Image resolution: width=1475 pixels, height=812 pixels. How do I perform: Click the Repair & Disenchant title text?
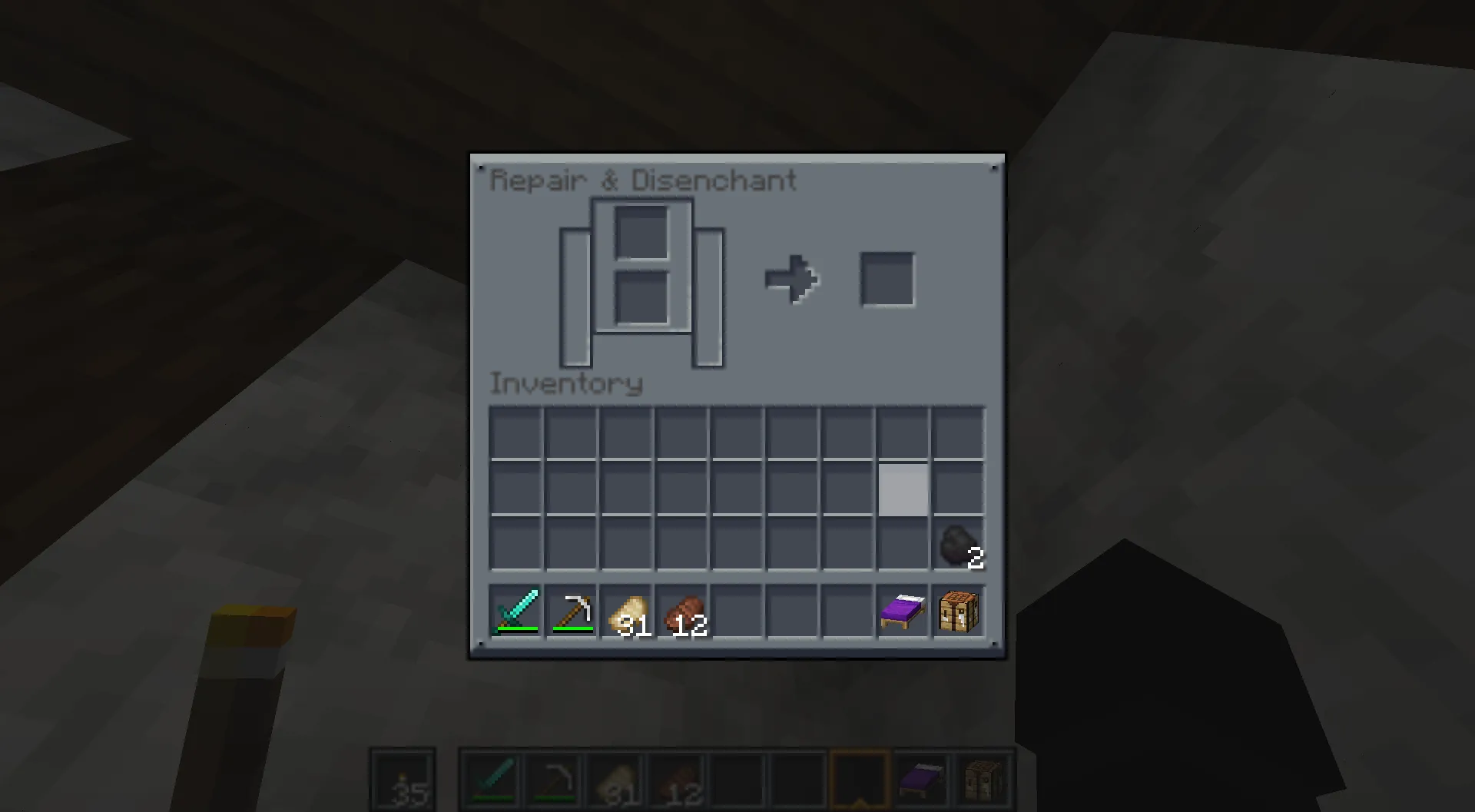tap(644, 180)
